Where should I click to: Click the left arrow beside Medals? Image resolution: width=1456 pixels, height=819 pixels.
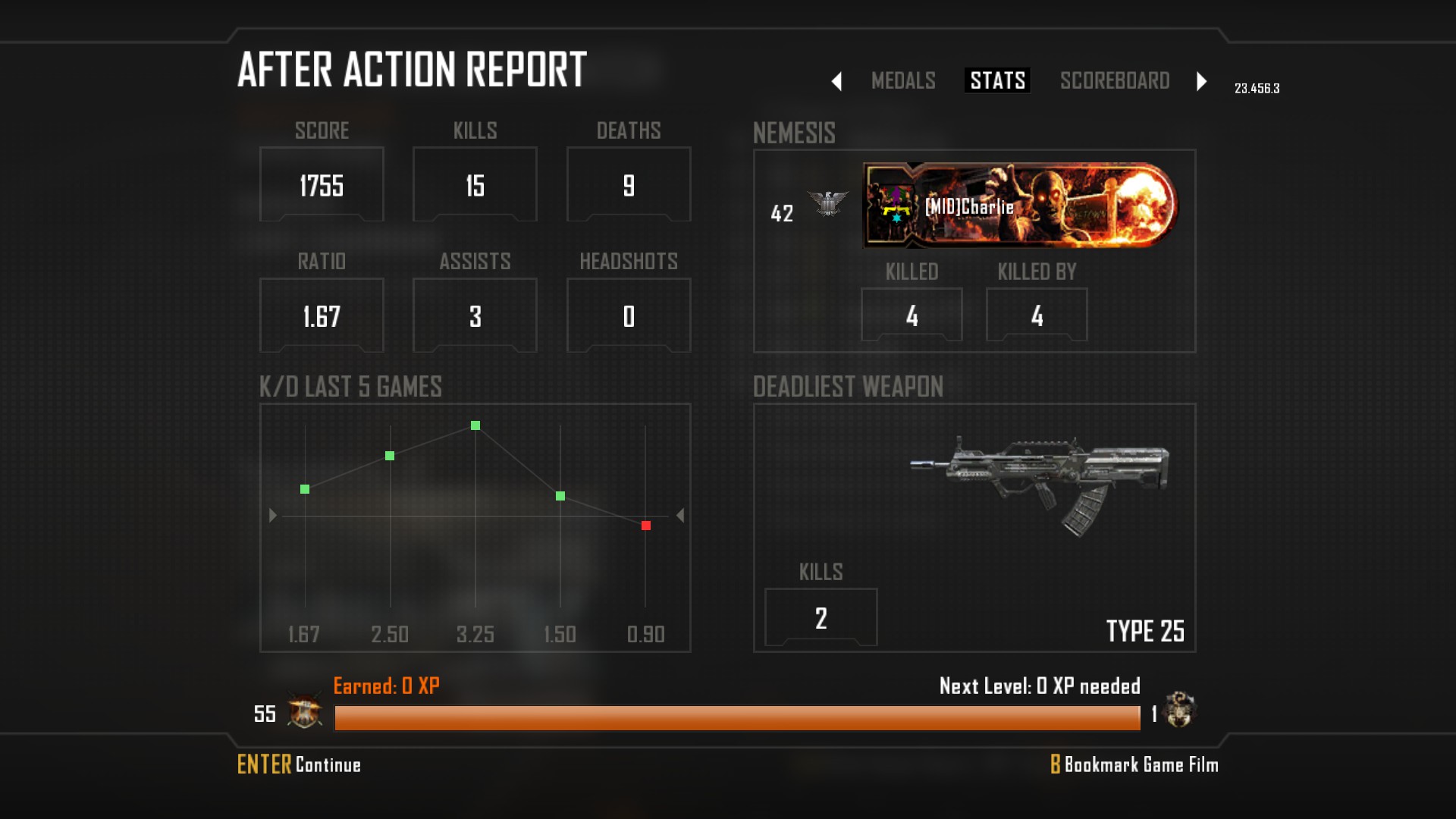[836, 81]
